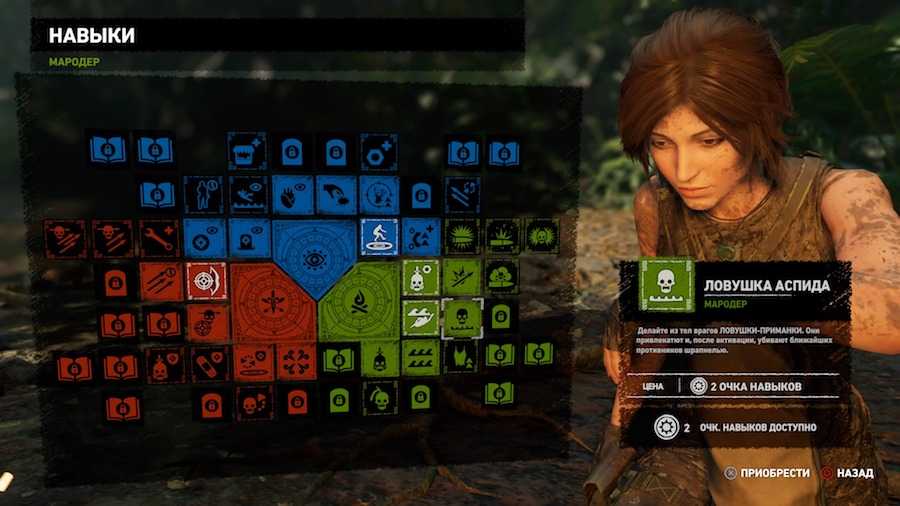Select the blue chest with plus skill
Image resolution: width=900 pixels, height=506 pixels.
(x=247, y=150)
